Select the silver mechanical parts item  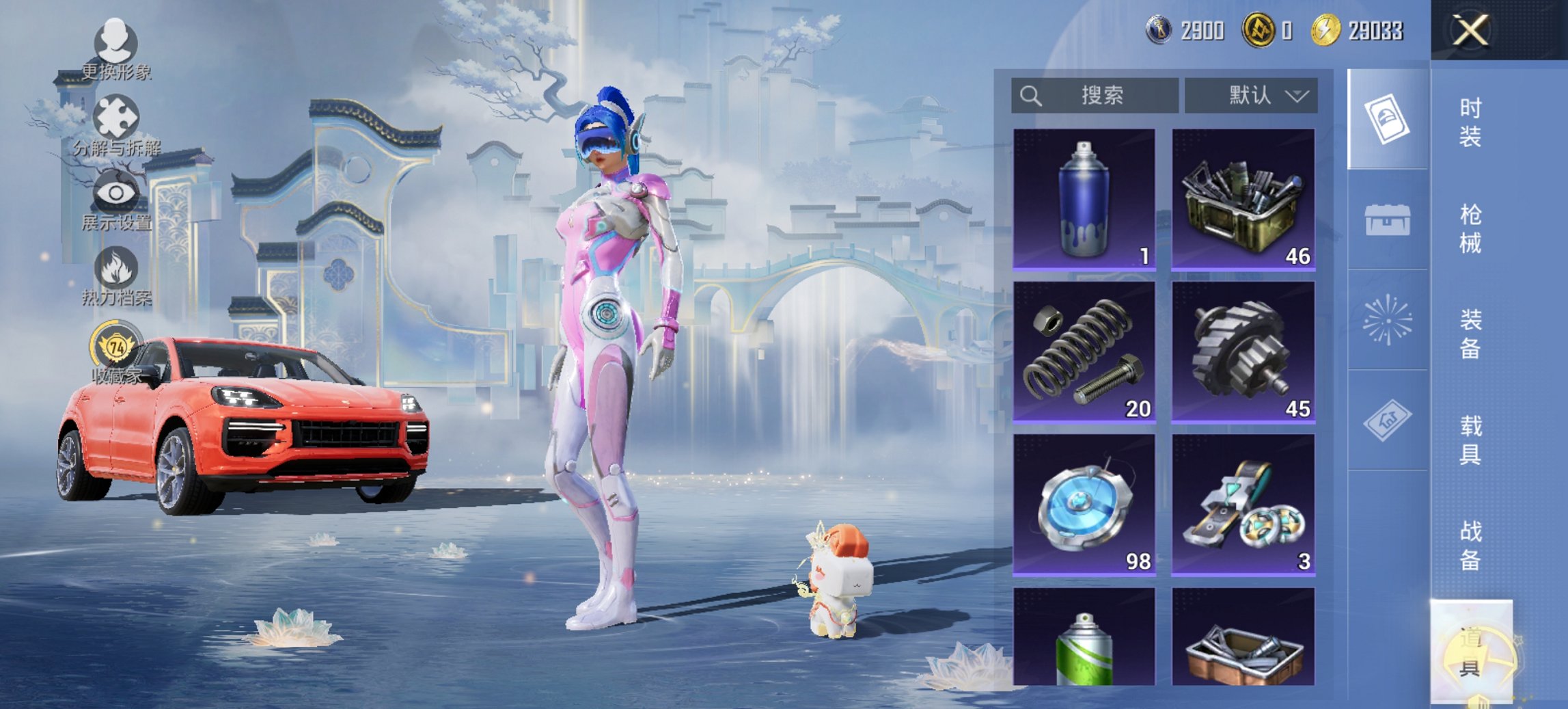[x=1243, y=505]
